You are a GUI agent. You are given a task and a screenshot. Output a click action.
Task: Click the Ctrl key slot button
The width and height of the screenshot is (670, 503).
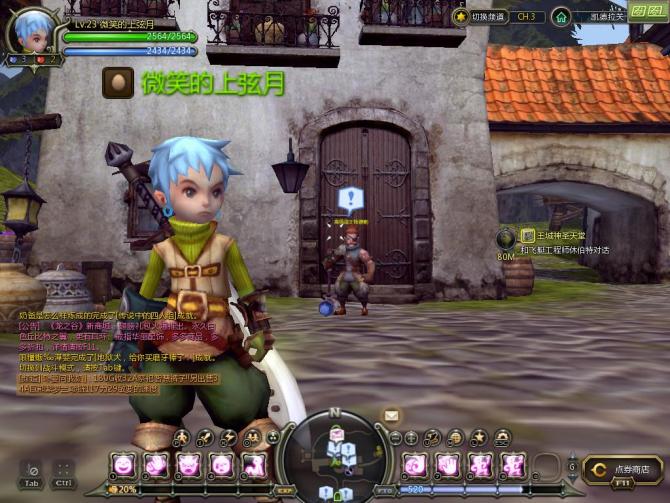point(63,472)
